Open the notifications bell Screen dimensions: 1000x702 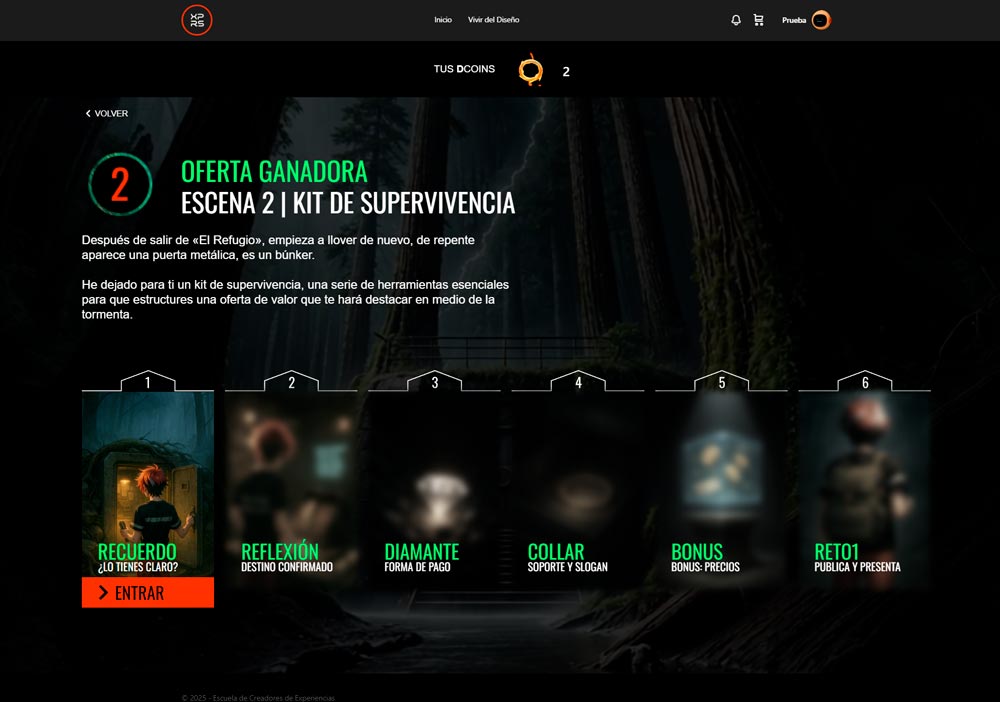[736, 20]
